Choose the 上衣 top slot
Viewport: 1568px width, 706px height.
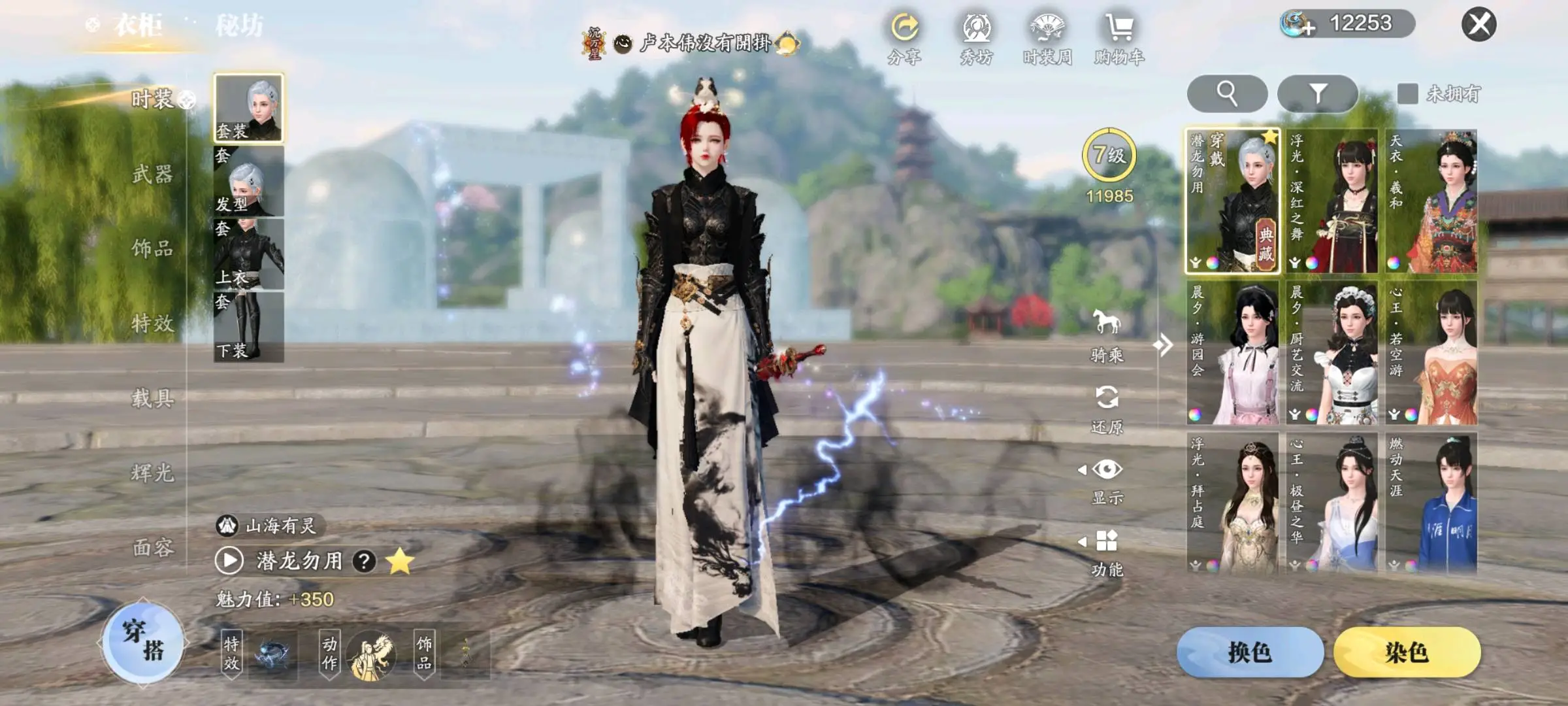pos(249,255)
